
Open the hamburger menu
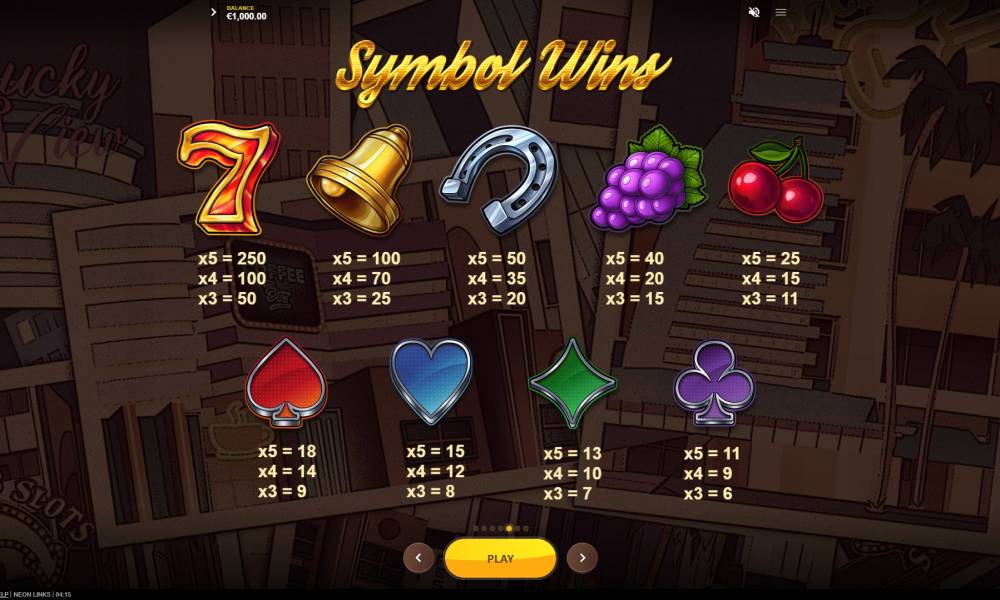pyautogui.click(x=781, y=12)
